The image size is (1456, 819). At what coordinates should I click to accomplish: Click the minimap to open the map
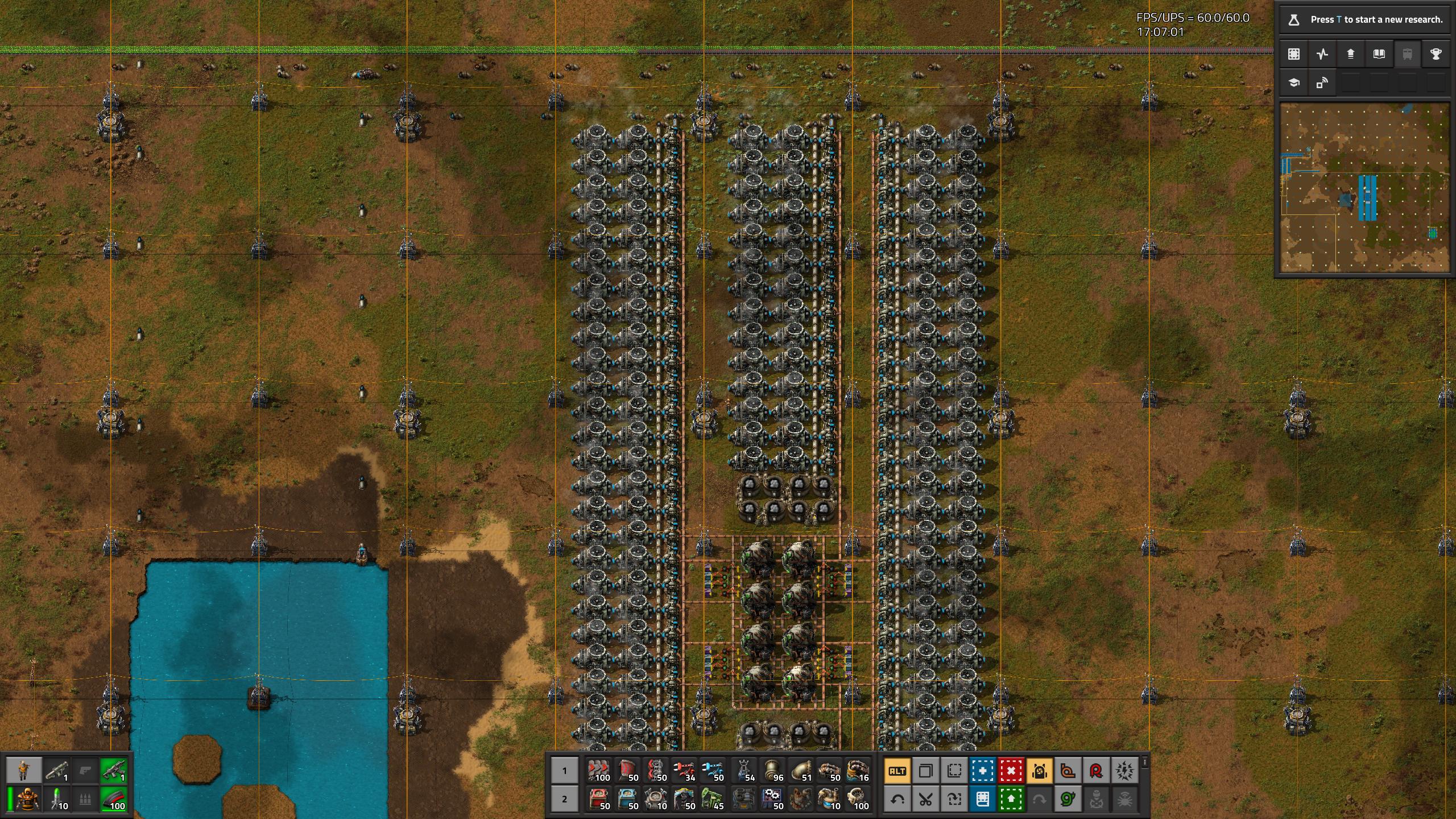(x=1364, y=188)
